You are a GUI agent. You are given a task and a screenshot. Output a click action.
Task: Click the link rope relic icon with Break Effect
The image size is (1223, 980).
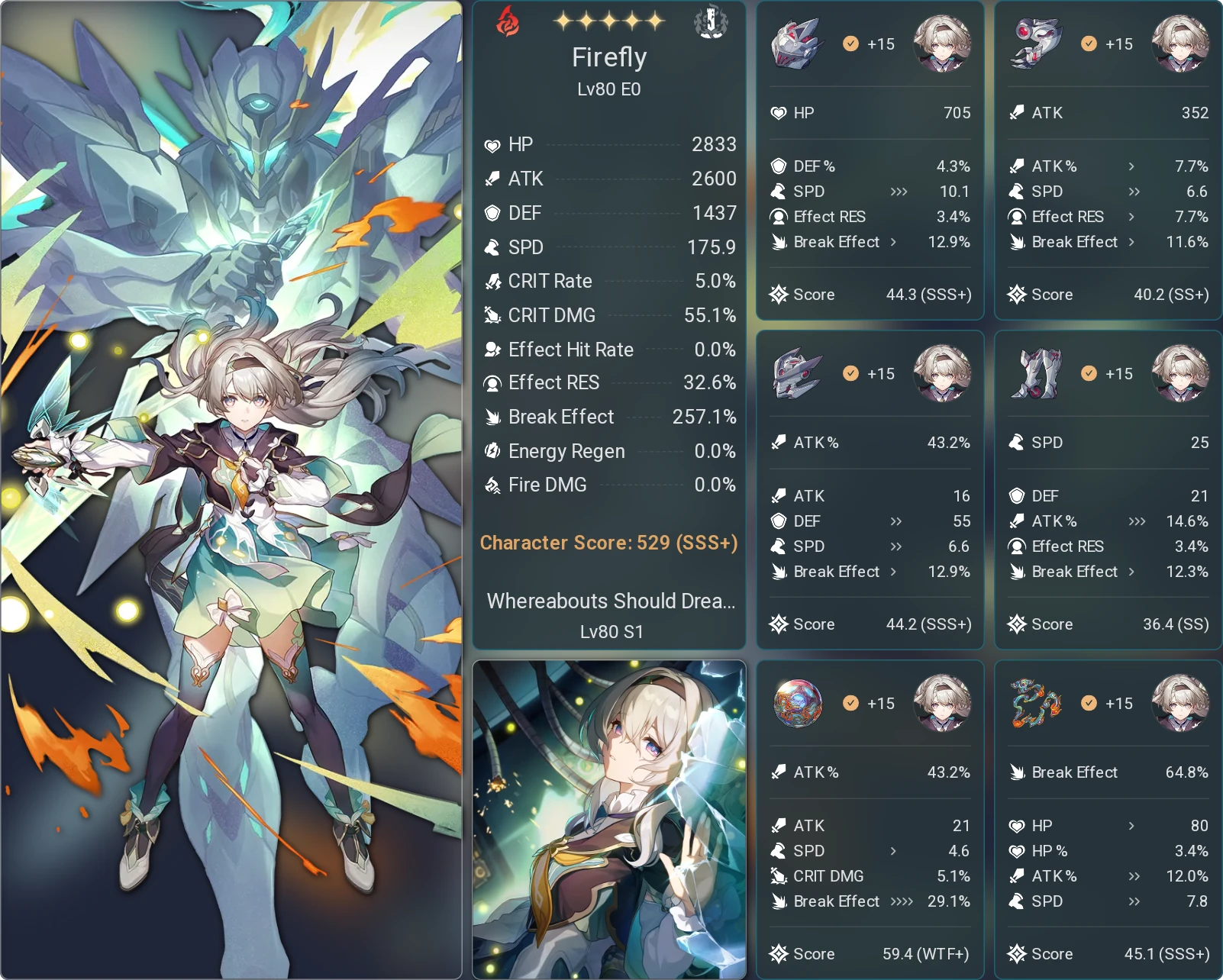tap(1036, 703)
